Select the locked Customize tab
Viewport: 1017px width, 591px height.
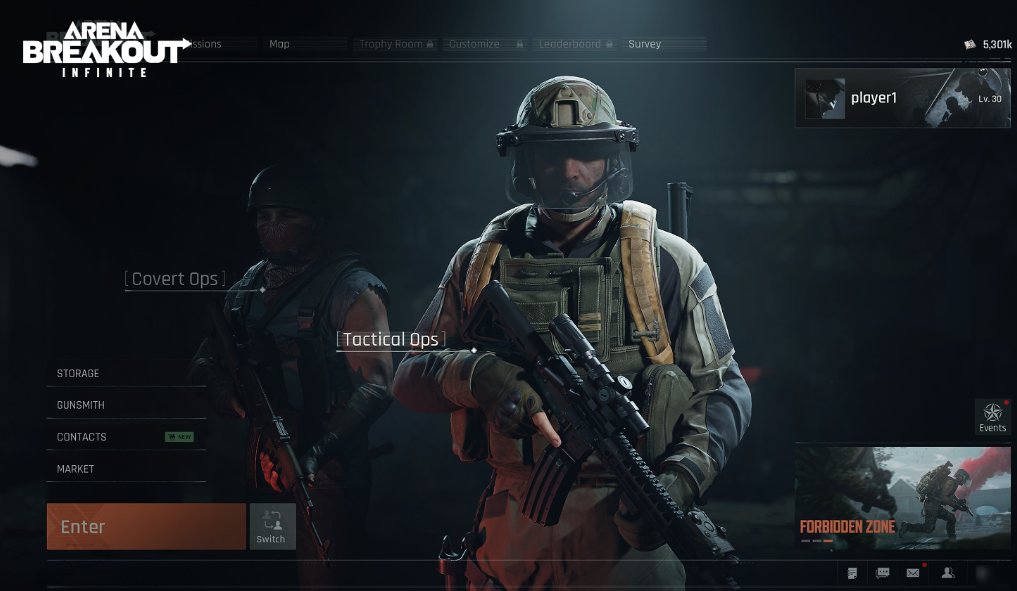point(485,44)
